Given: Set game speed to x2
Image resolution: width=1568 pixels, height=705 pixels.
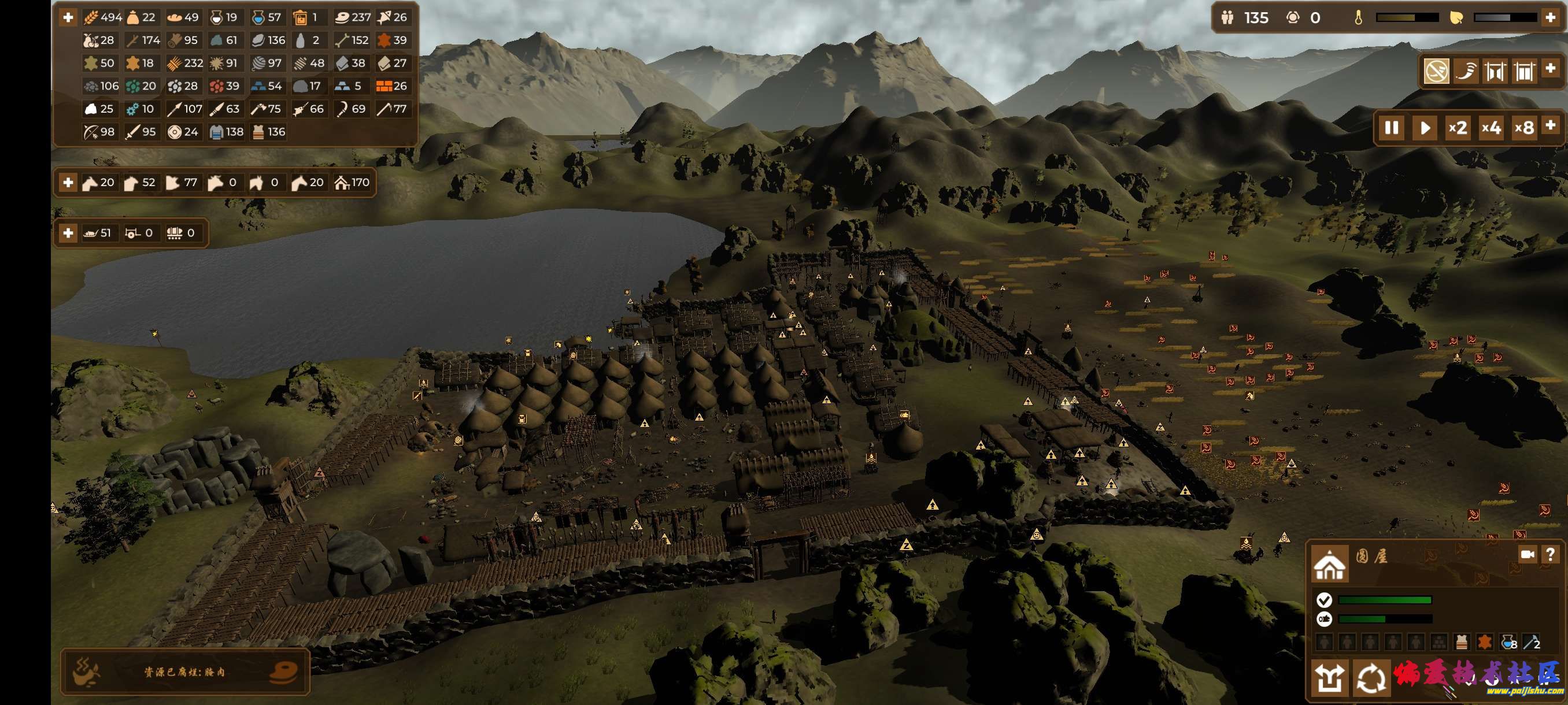Looking at the screenshot, I should tap(1457, 128).
